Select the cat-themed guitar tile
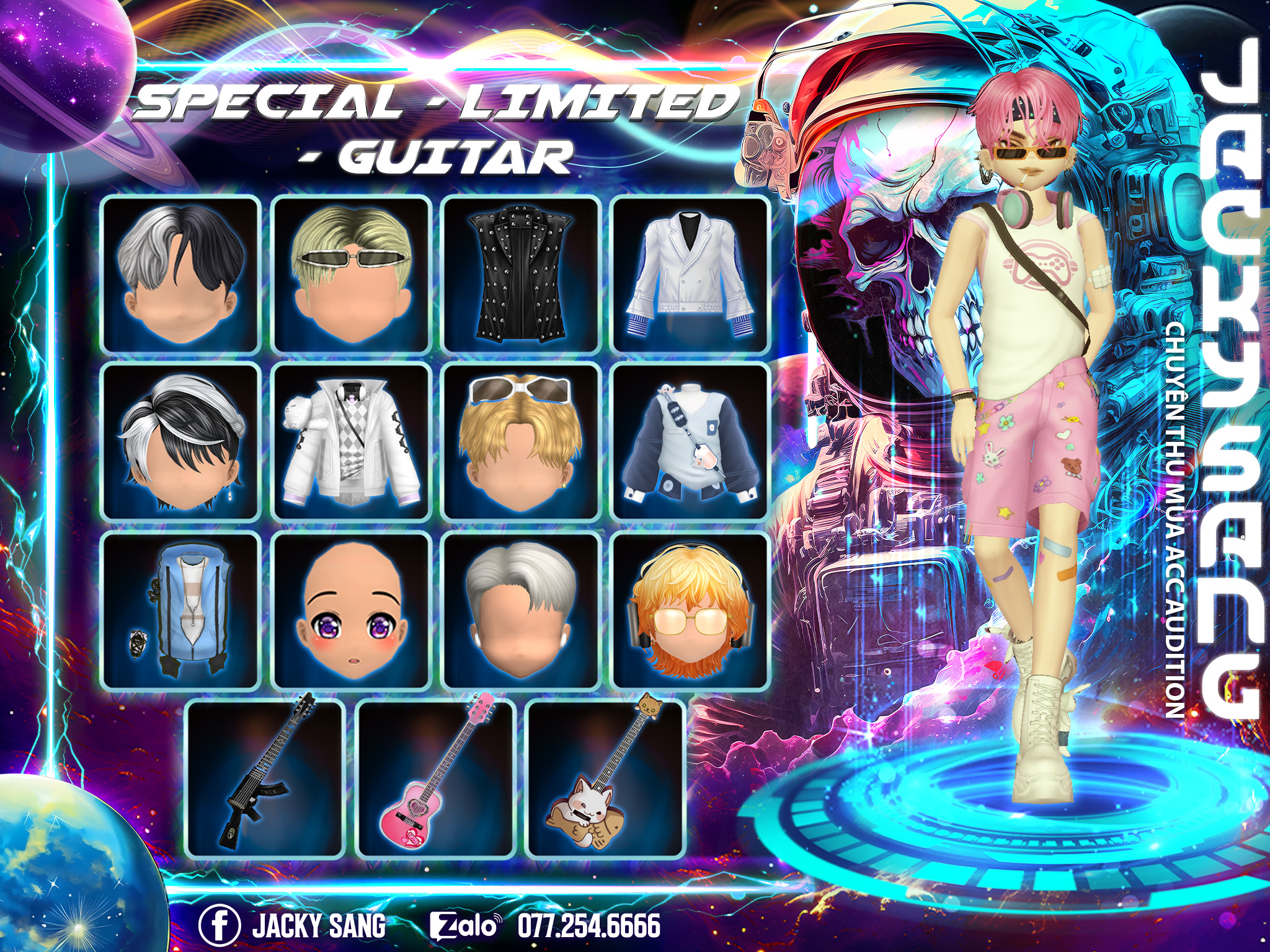 (605, 779)
